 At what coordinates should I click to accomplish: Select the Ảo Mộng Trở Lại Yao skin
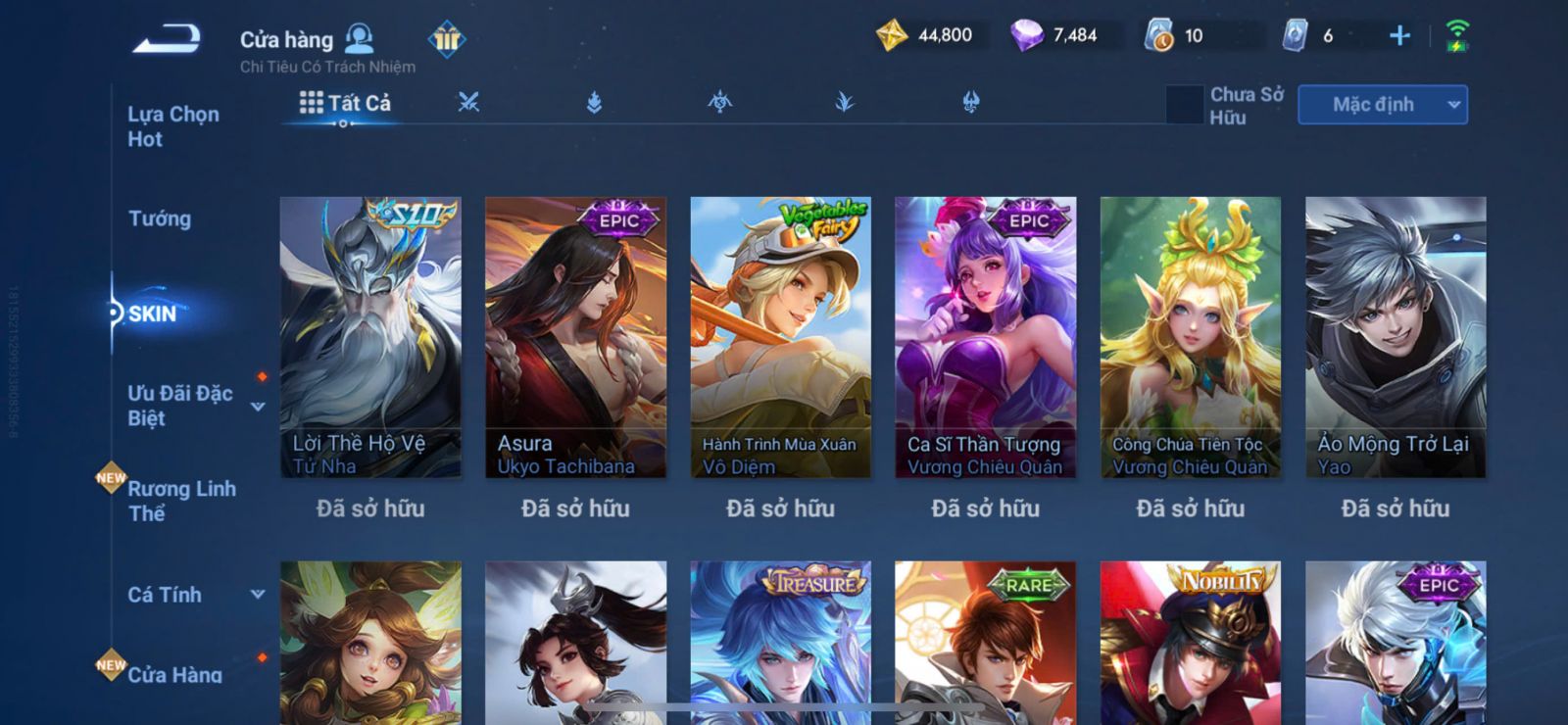click(1395, 337)
